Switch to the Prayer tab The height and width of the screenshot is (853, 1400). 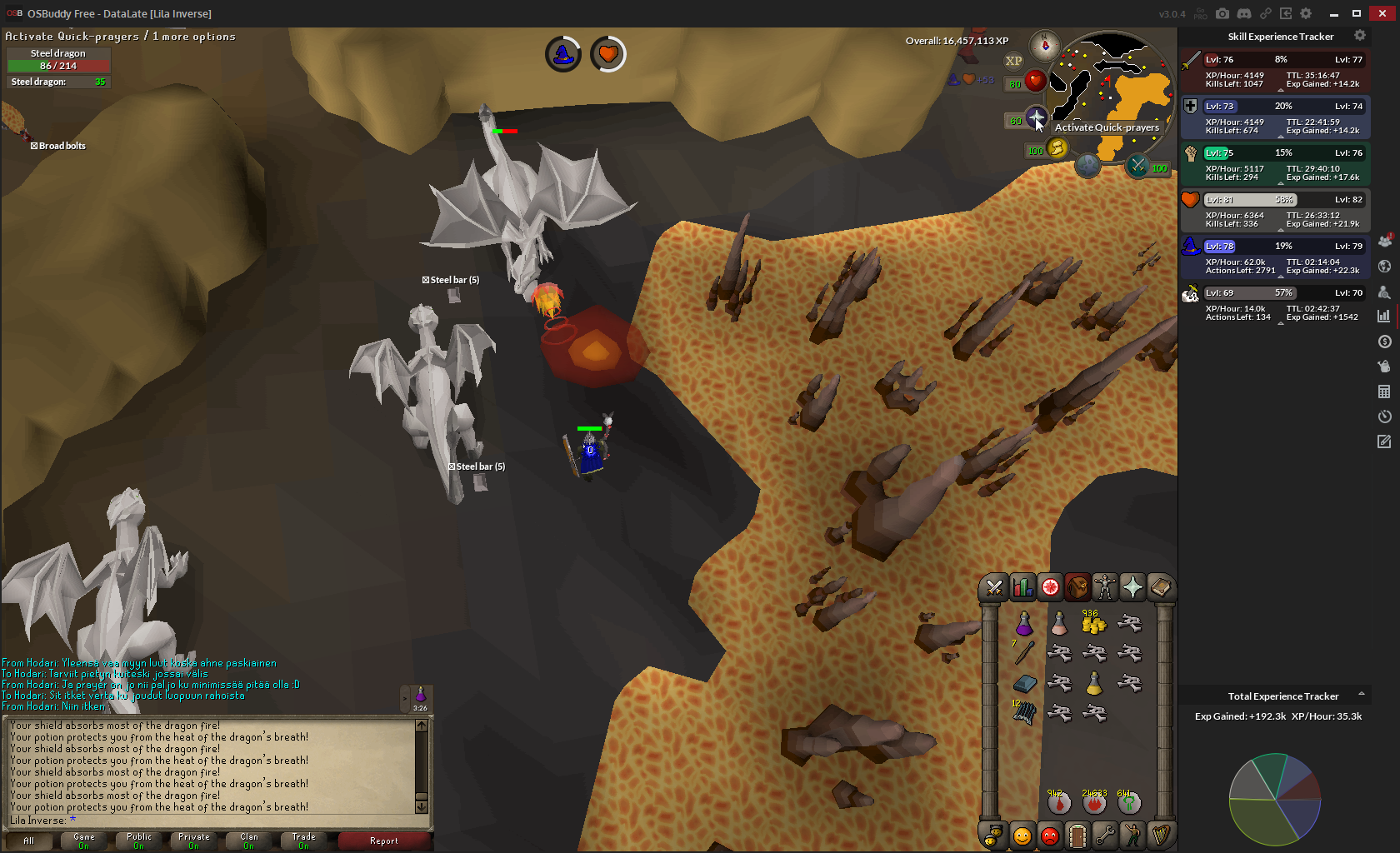[1132, 587]
